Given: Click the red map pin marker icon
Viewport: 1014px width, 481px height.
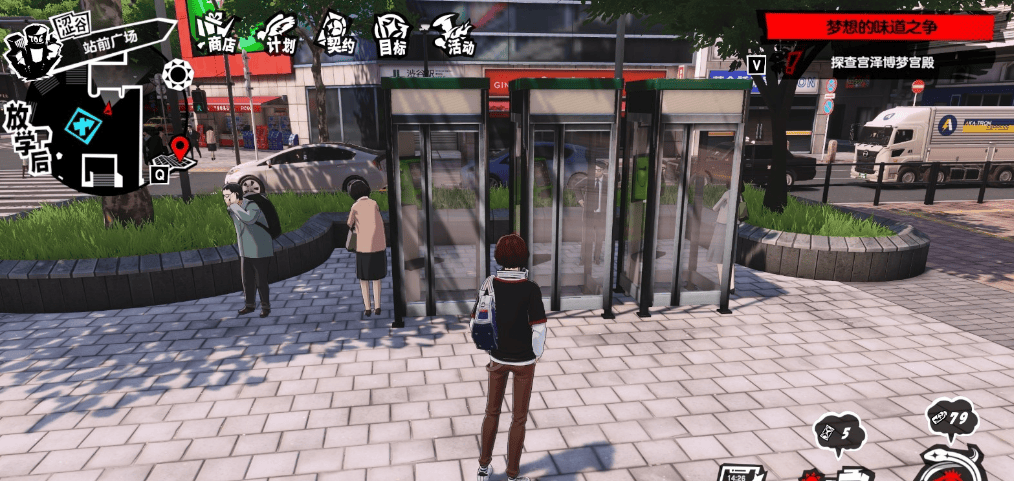Looking at the screenshot, I should [180, 148].
